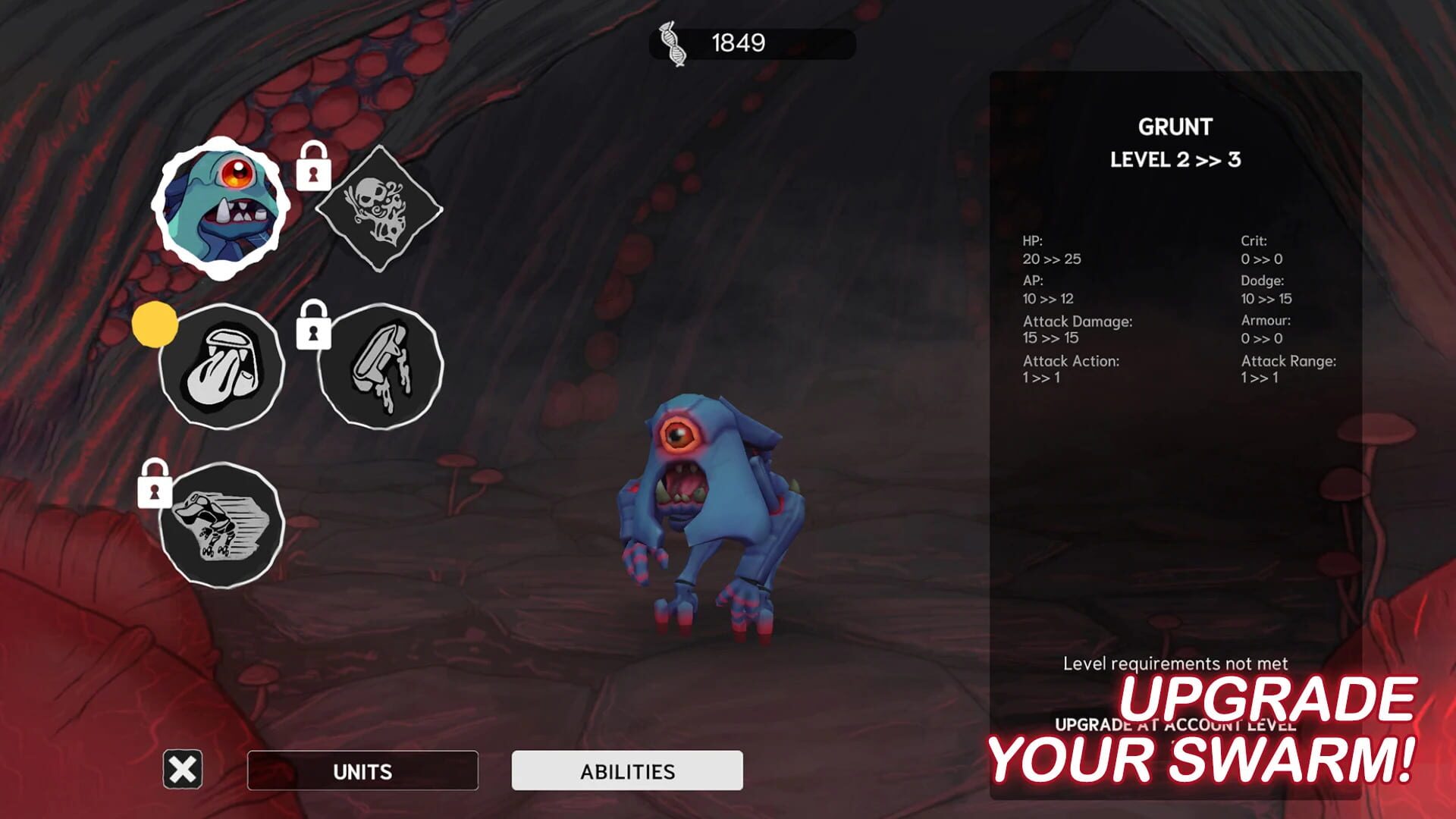Click the Level requirements not met message

click(1177, 663)
